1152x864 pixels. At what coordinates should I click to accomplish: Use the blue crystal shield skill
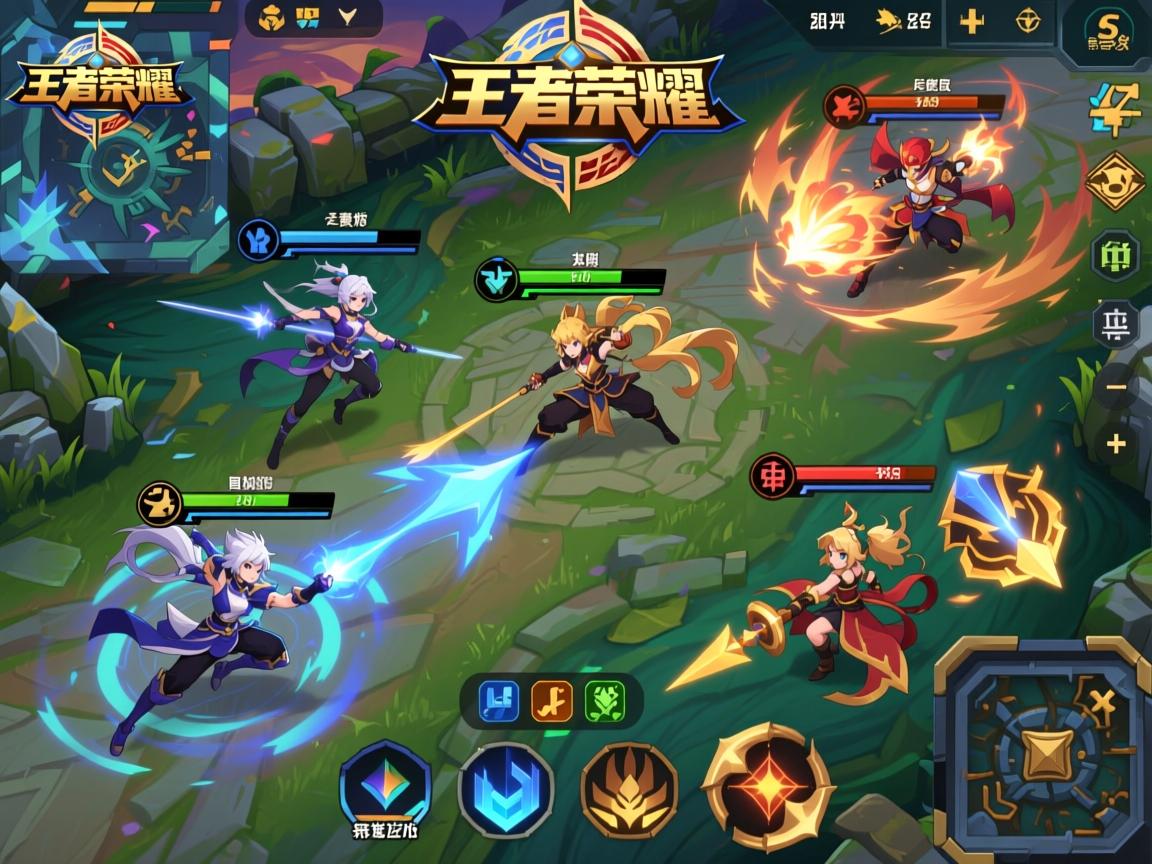[505, 790]
